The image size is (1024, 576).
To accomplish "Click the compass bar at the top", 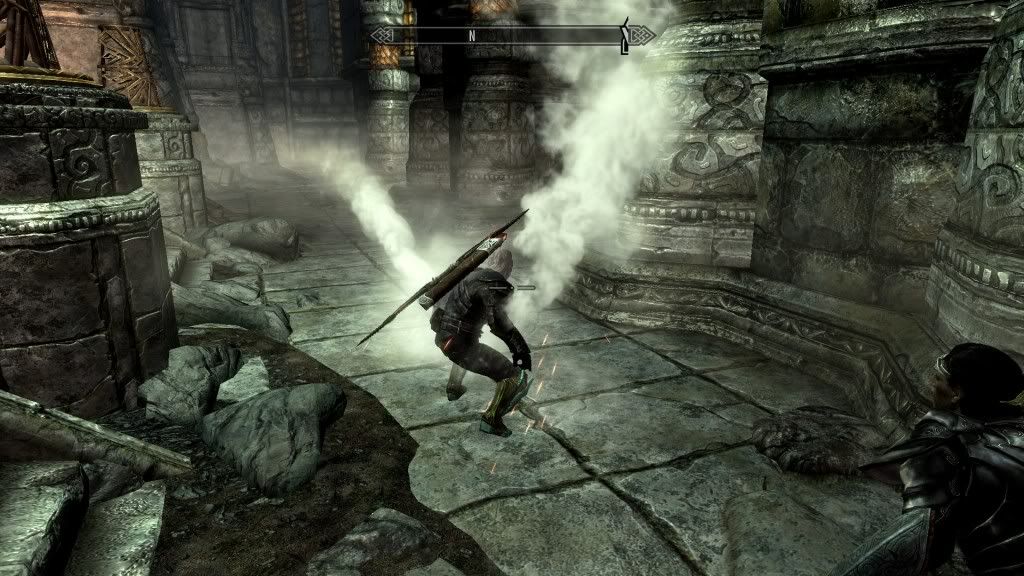I will tap(512, 35).
